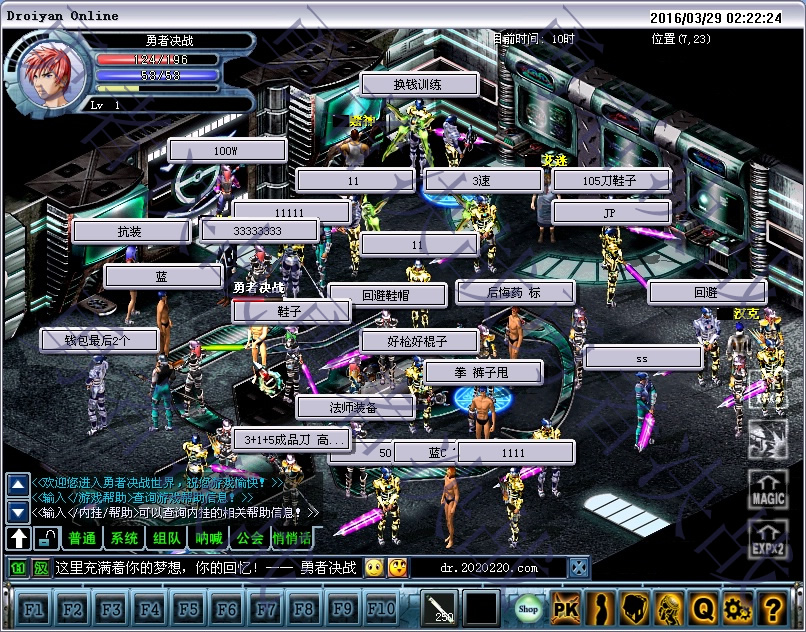
Task: Activate the EXPx2 boost button
Action: click(x=768, y=539)
